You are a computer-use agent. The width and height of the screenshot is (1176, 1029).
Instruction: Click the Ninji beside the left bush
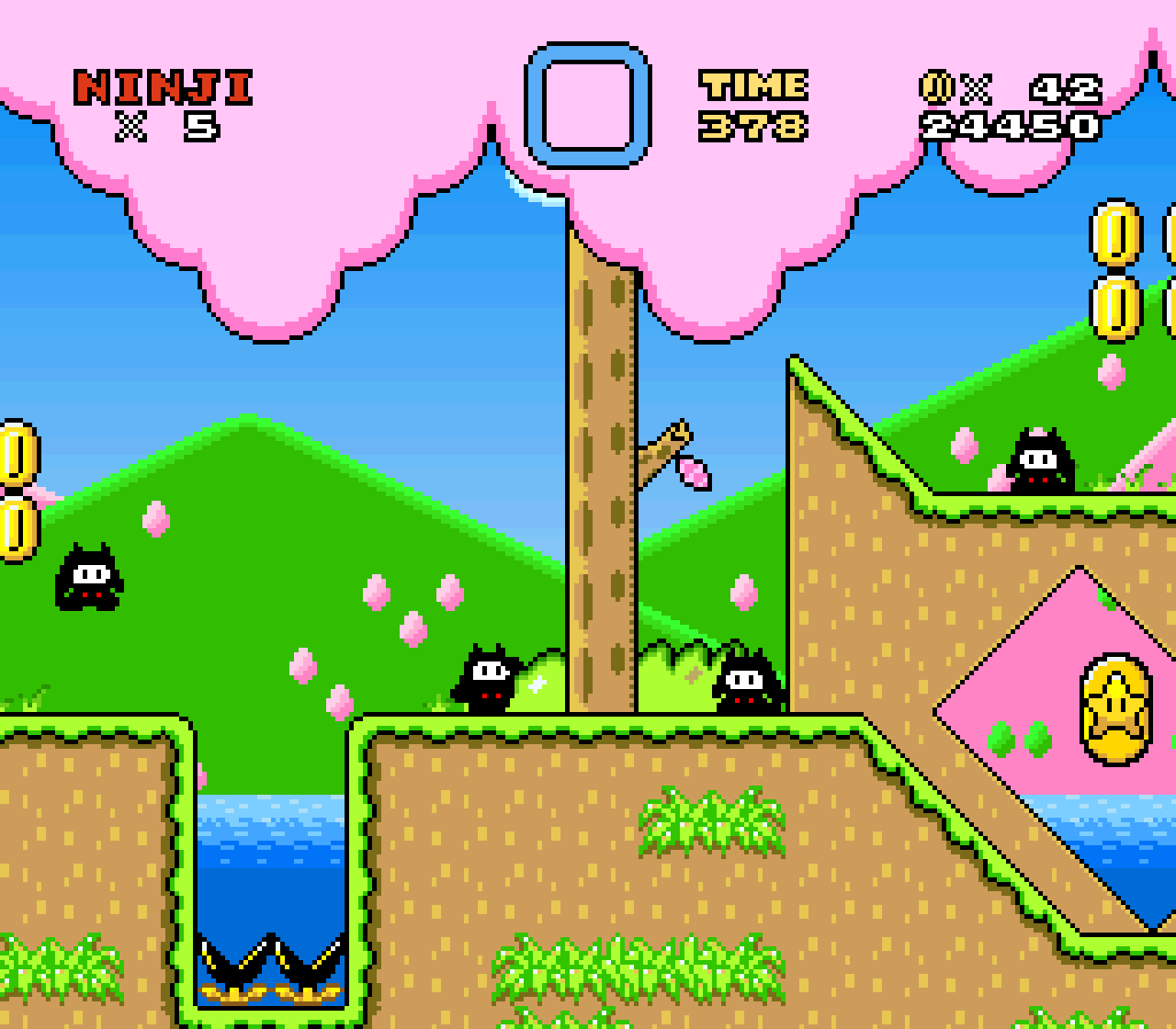tap(485, 678)
